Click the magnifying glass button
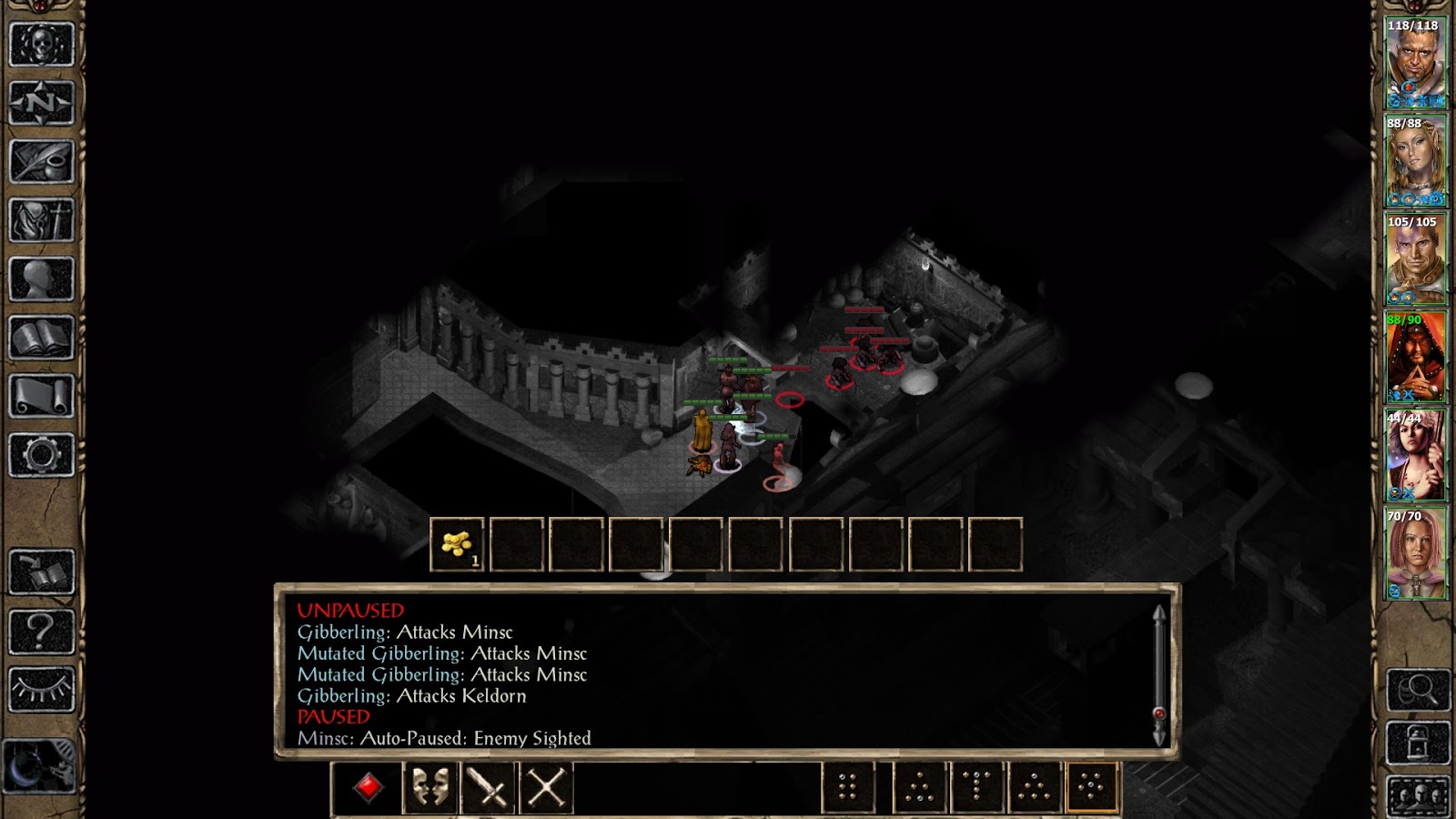Screen dimensions: 1456x819 (1418, 690)
